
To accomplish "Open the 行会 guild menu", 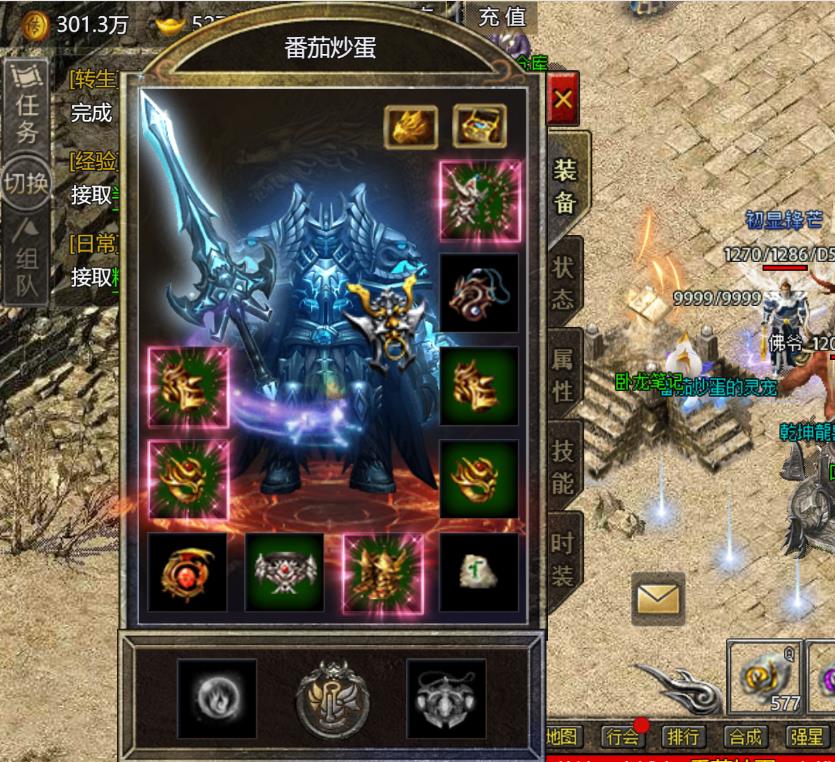I will tap(622, 737).
